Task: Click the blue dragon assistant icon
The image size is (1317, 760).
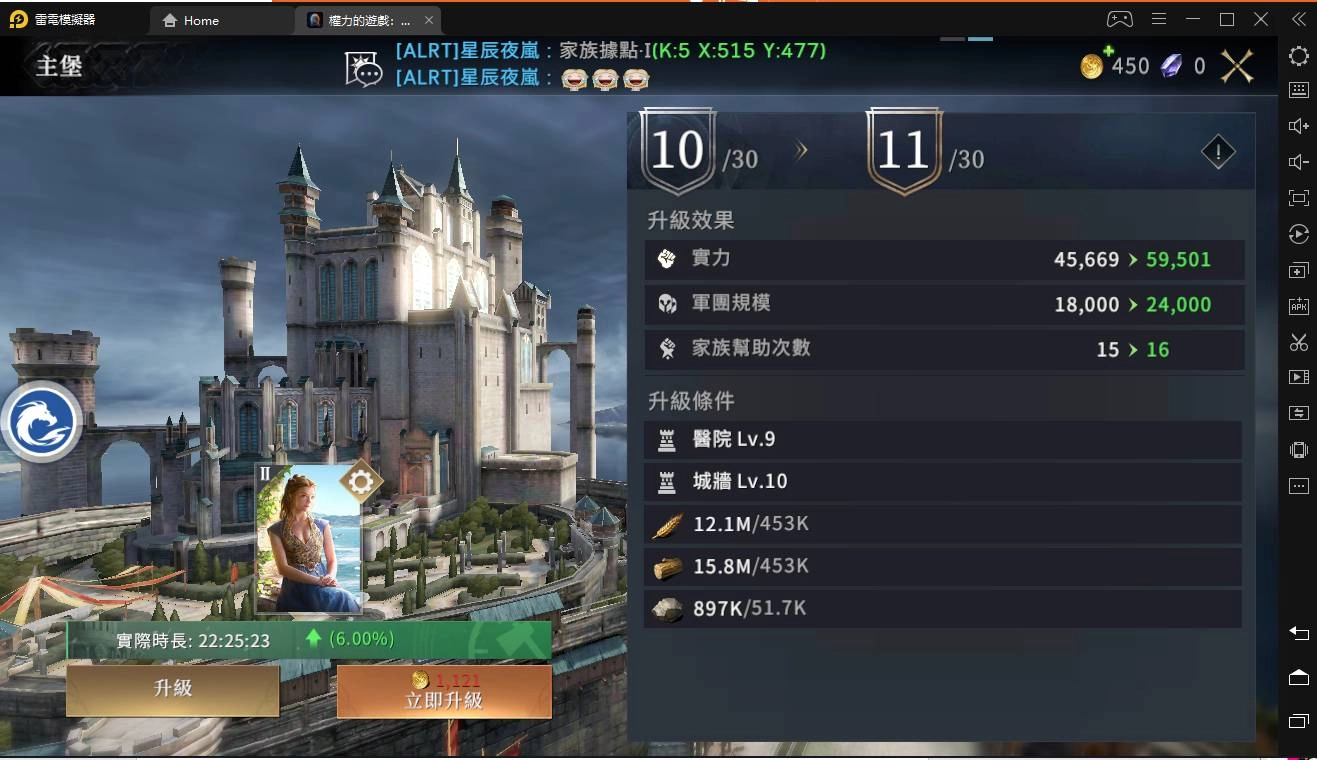Action: pyautogui.click(x=42, y=421)
